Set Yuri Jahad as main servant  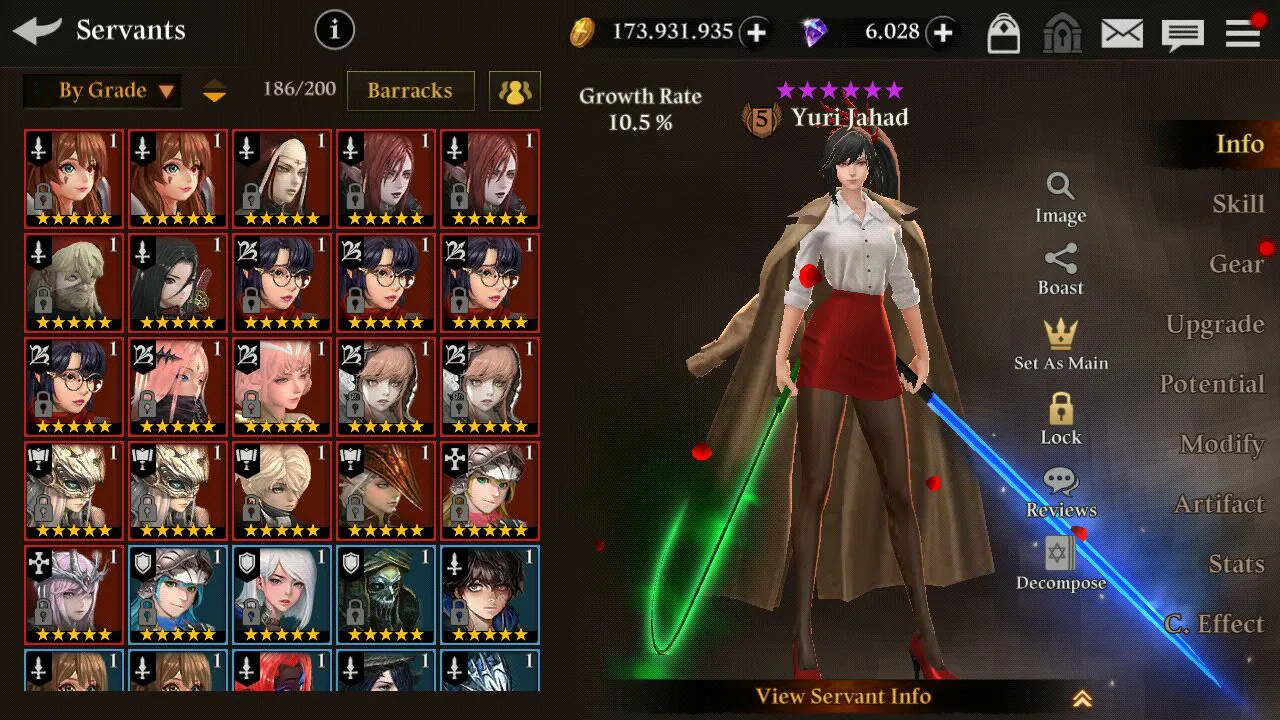point(1061,344)
